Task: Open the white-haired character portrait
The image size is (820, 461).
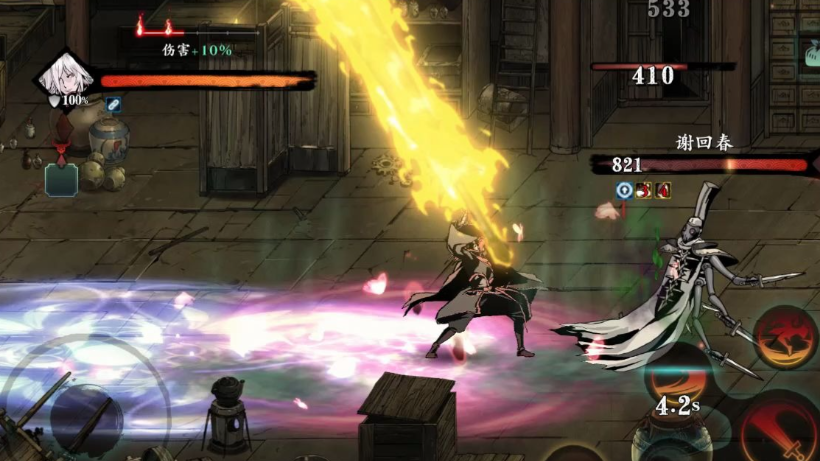Action: 65,75
